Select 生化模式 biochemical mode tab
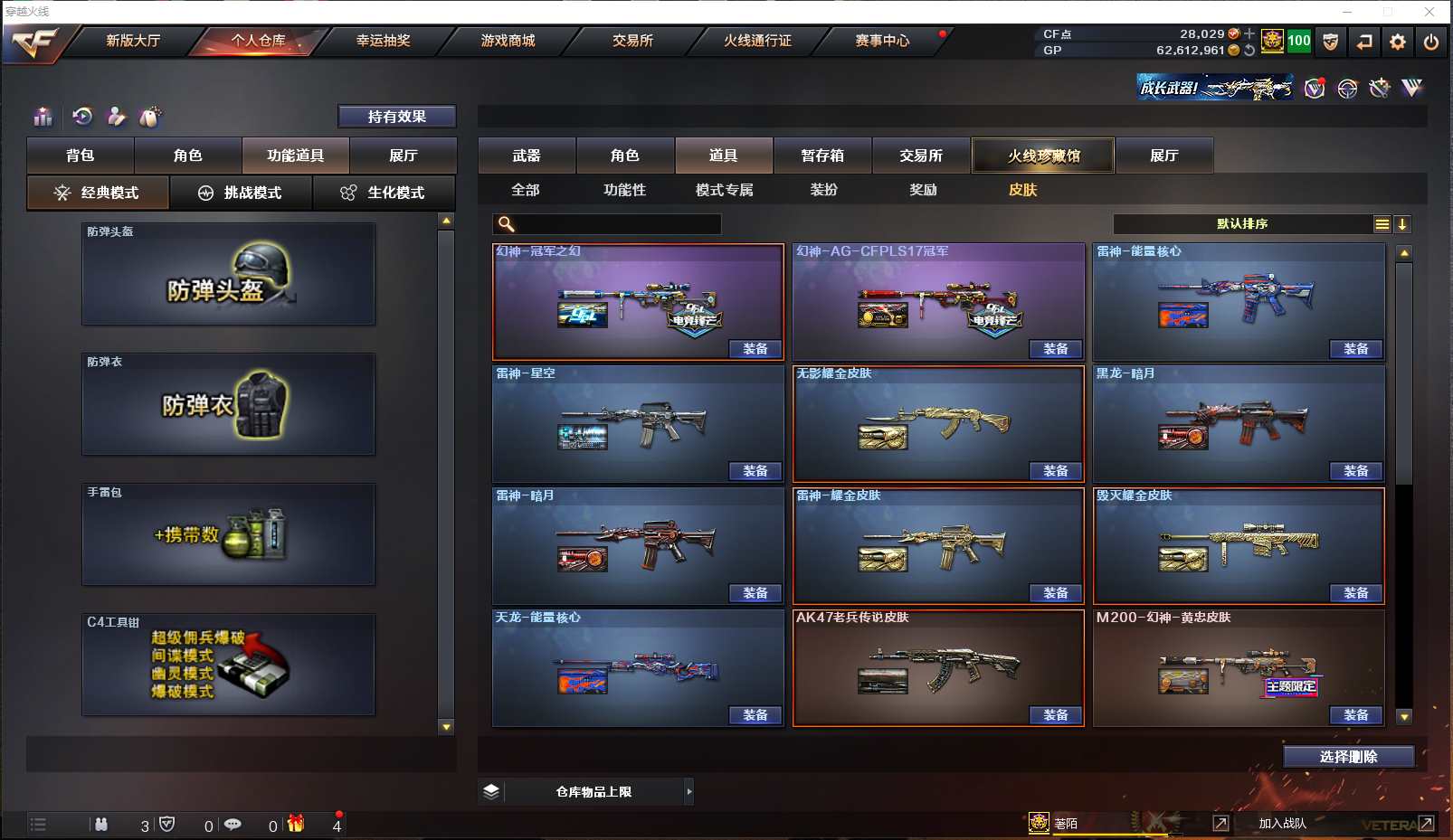The height and width of the screenshot is (840, 1453). pos(384,193)
